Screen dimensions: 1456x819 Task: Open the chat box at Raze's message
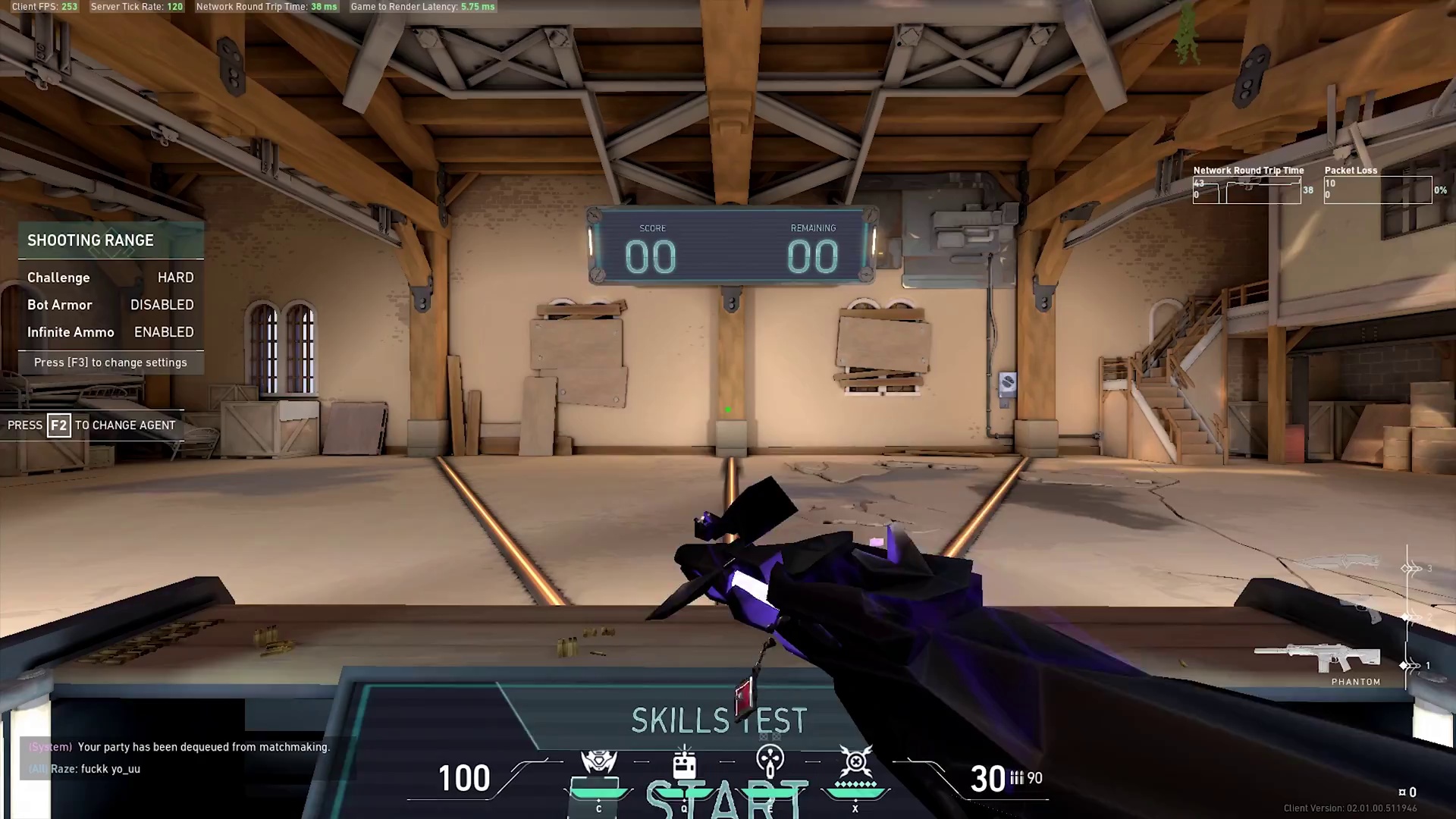tap(96, 769)
